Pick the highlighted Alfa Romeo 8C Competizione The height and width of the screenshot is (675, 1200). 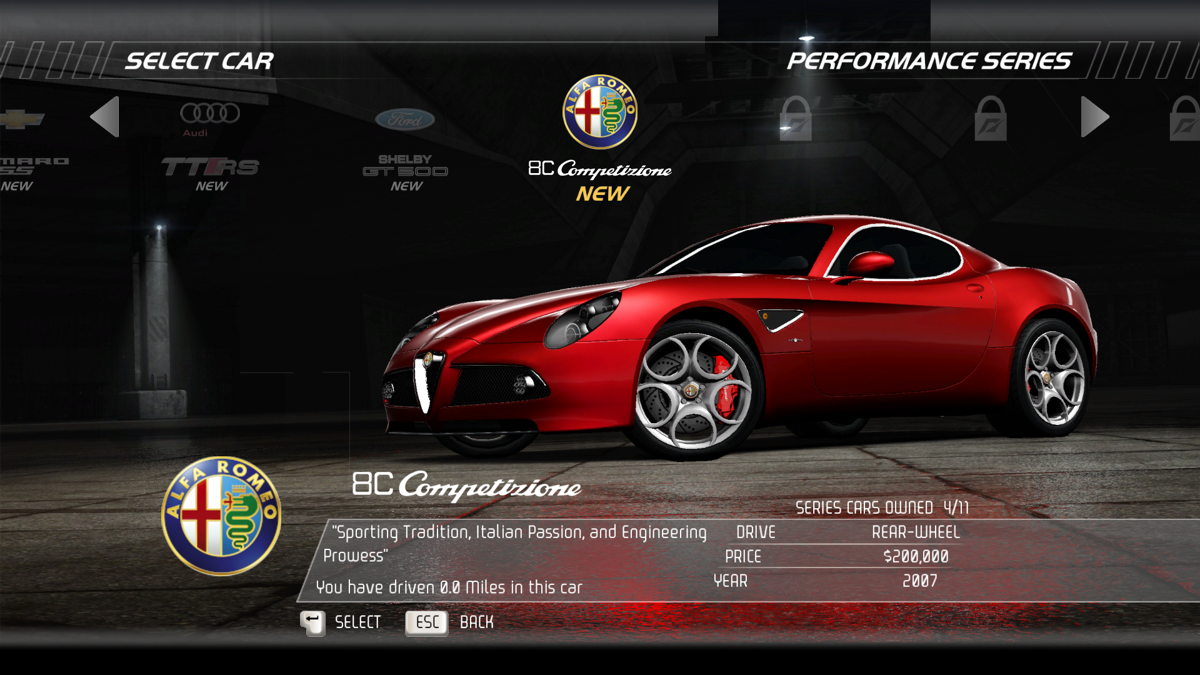600,135
